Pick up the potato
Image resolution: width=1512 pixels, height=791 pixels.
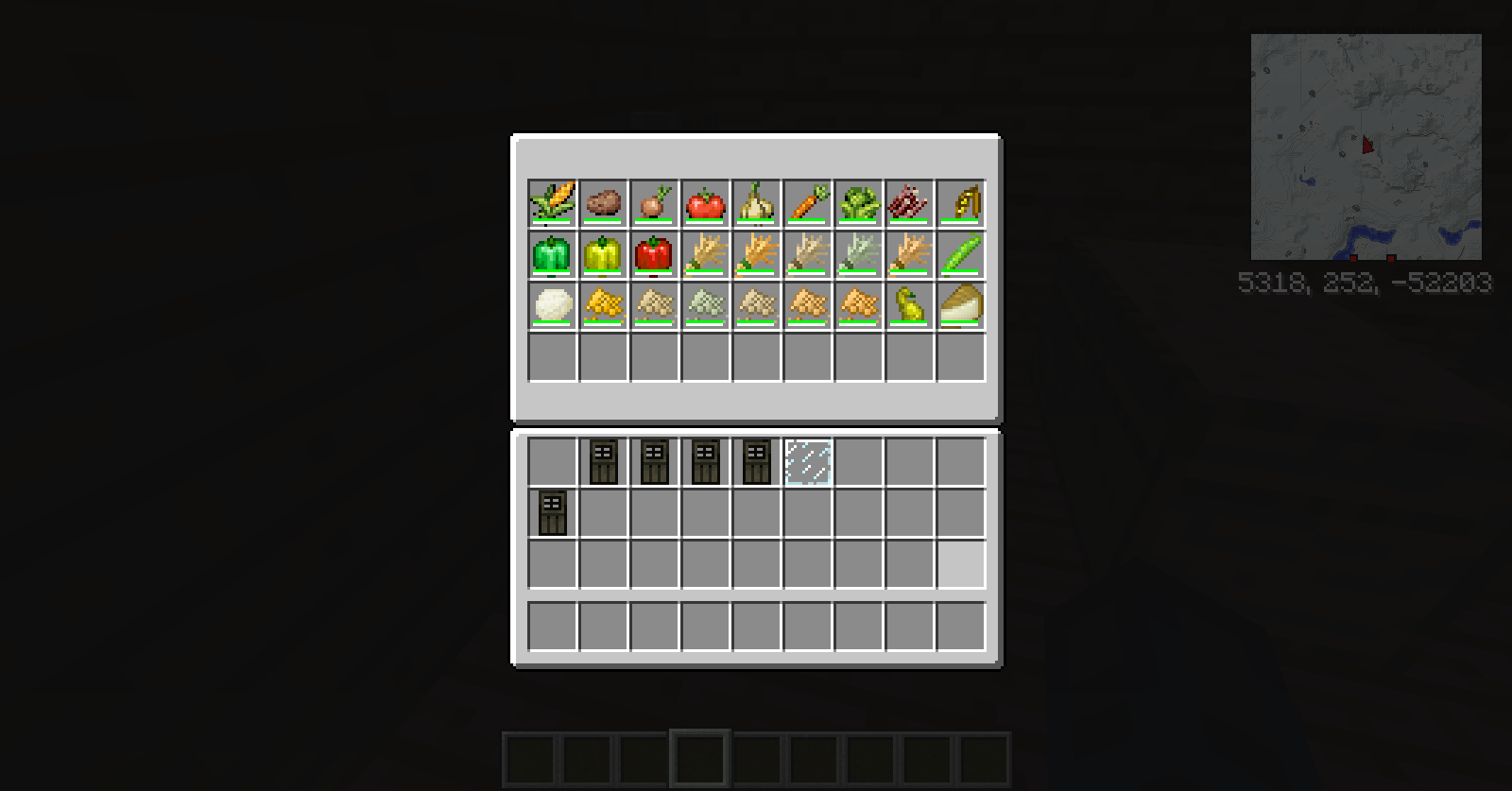(604, 203)
